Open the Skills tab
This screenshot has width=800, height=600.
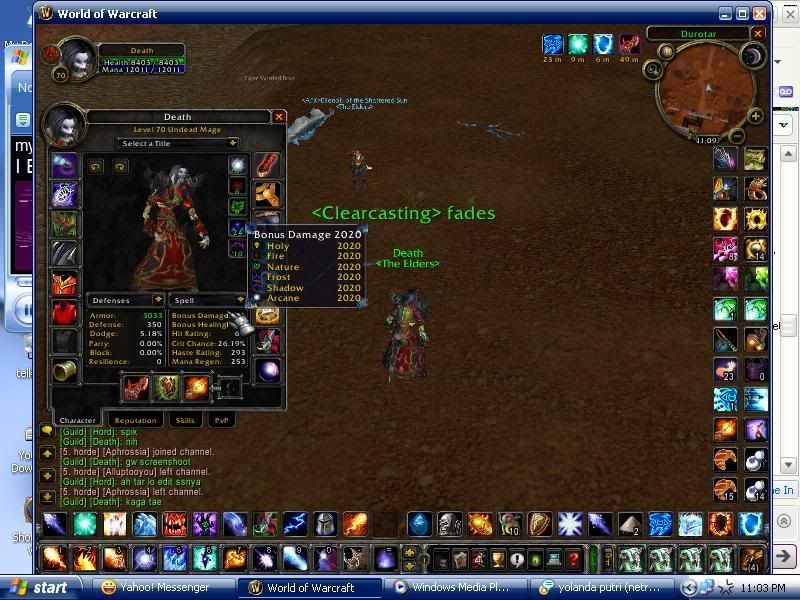click(185, 421)
